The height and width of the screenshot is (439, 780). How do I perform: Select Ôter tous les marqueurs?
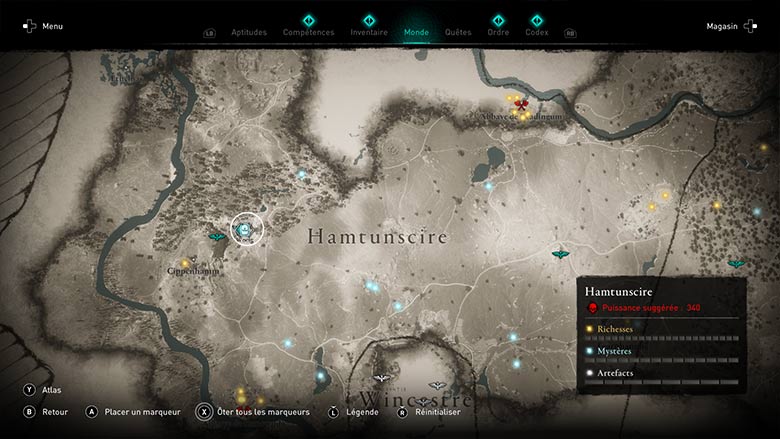pyautogui.click(x=262, y=411)
